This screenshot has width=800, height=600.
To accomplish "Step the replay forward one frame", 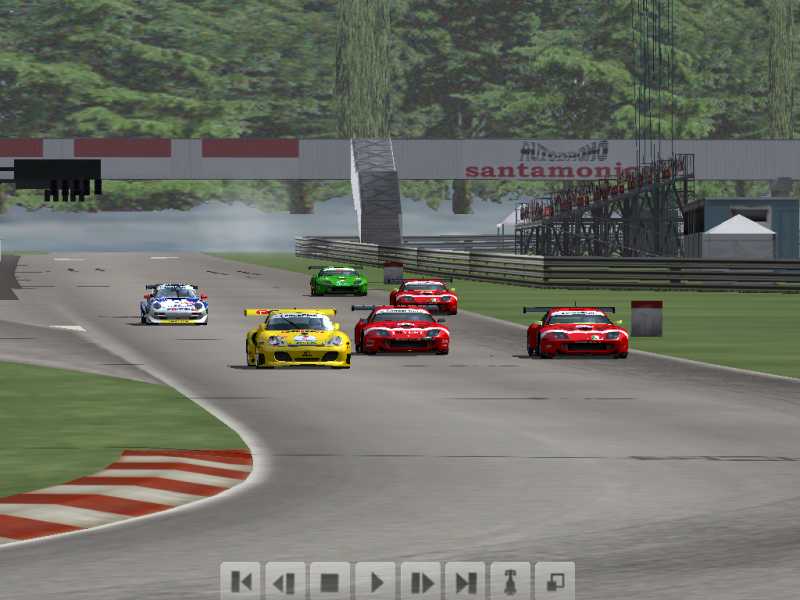I will pyautogui.click(x=420, y=581).
